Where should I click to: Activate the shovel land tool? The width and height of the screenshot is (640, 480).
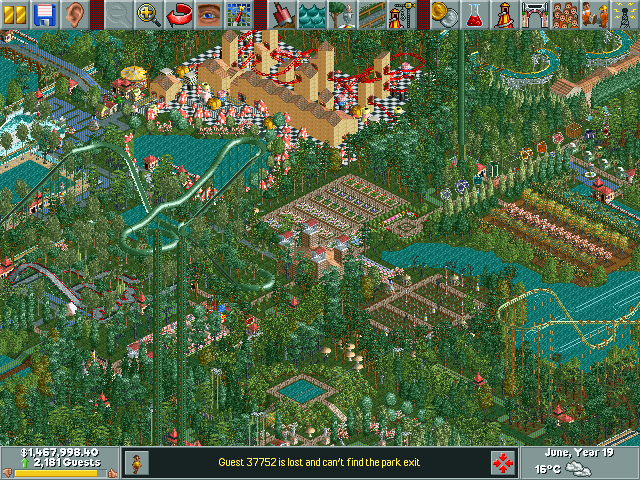[283, 14]
